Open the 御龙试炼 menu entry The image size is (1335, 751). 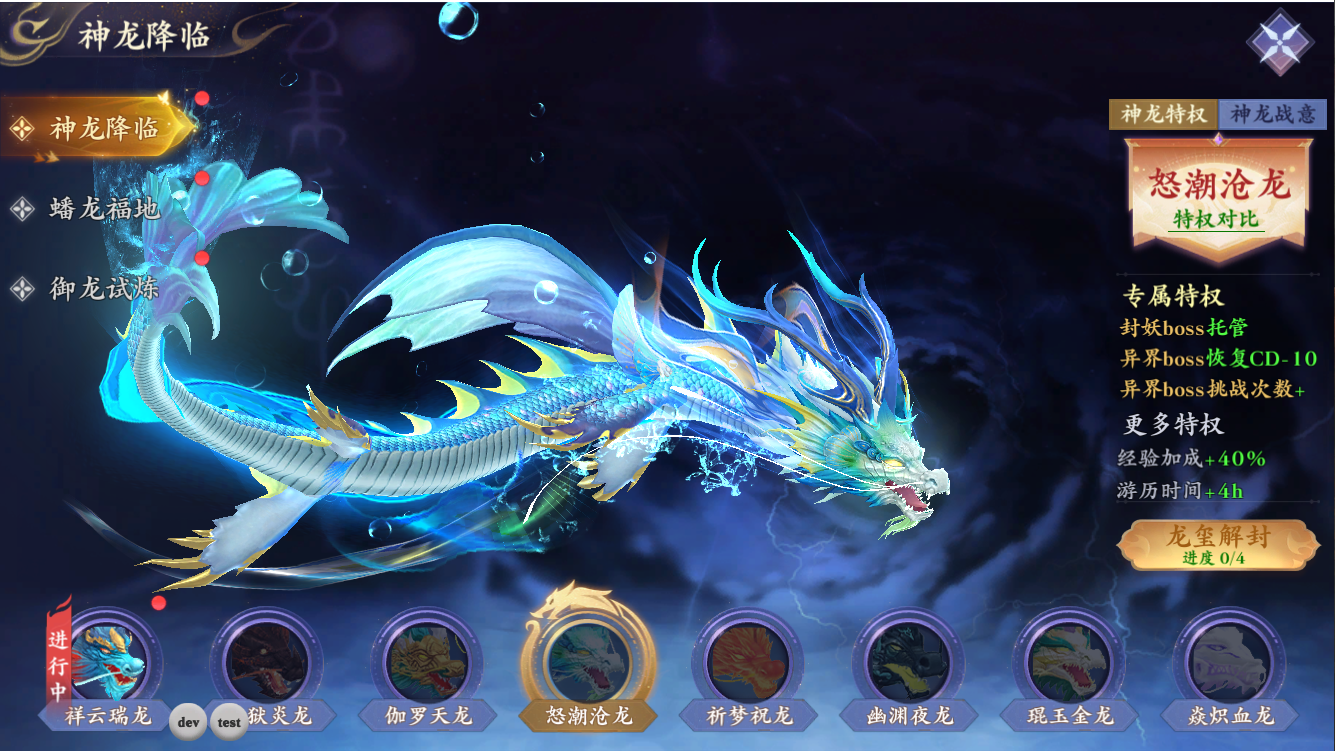point(102,289)
